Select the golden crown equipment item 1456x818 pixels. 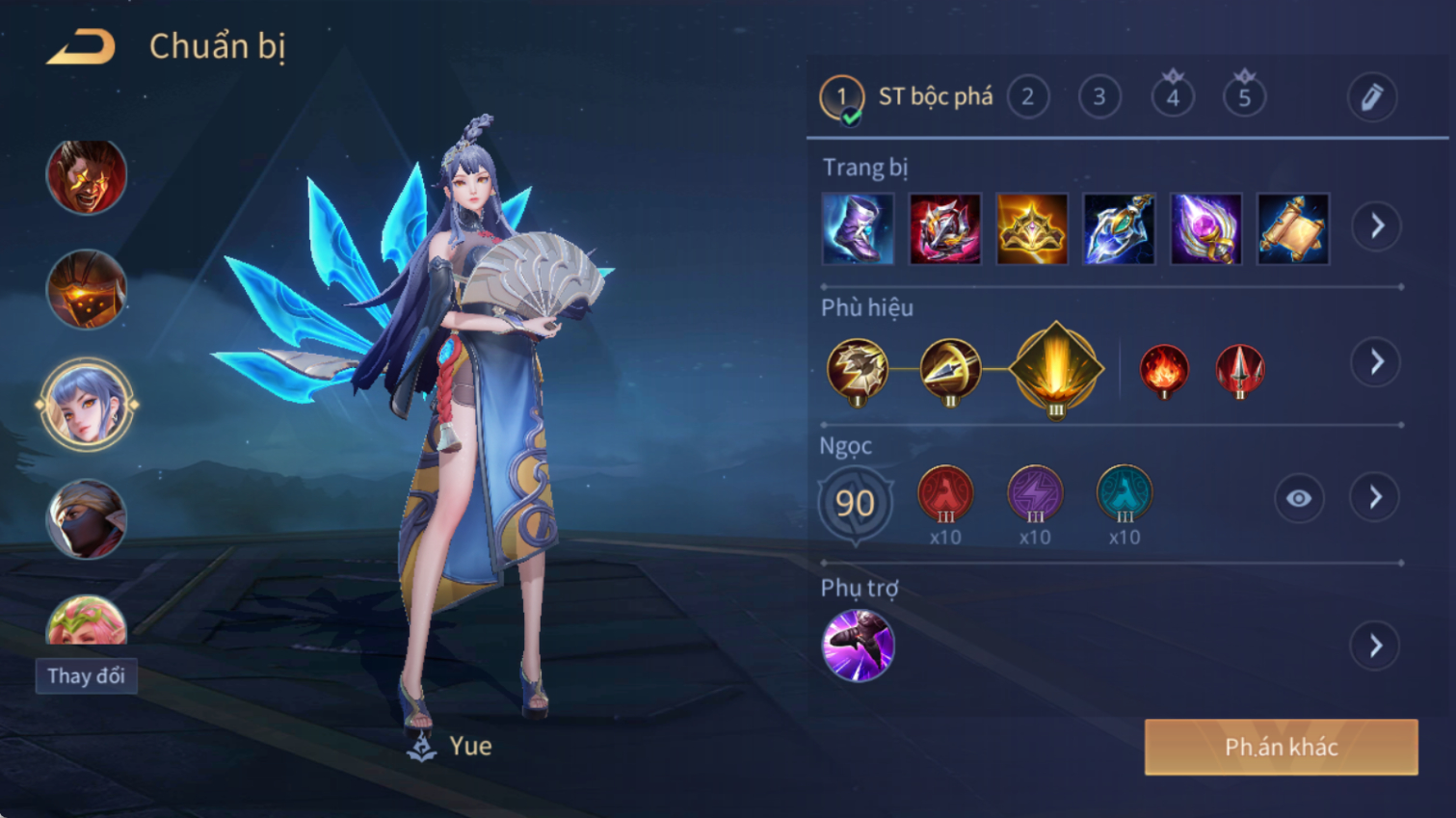click(1031, 229)
